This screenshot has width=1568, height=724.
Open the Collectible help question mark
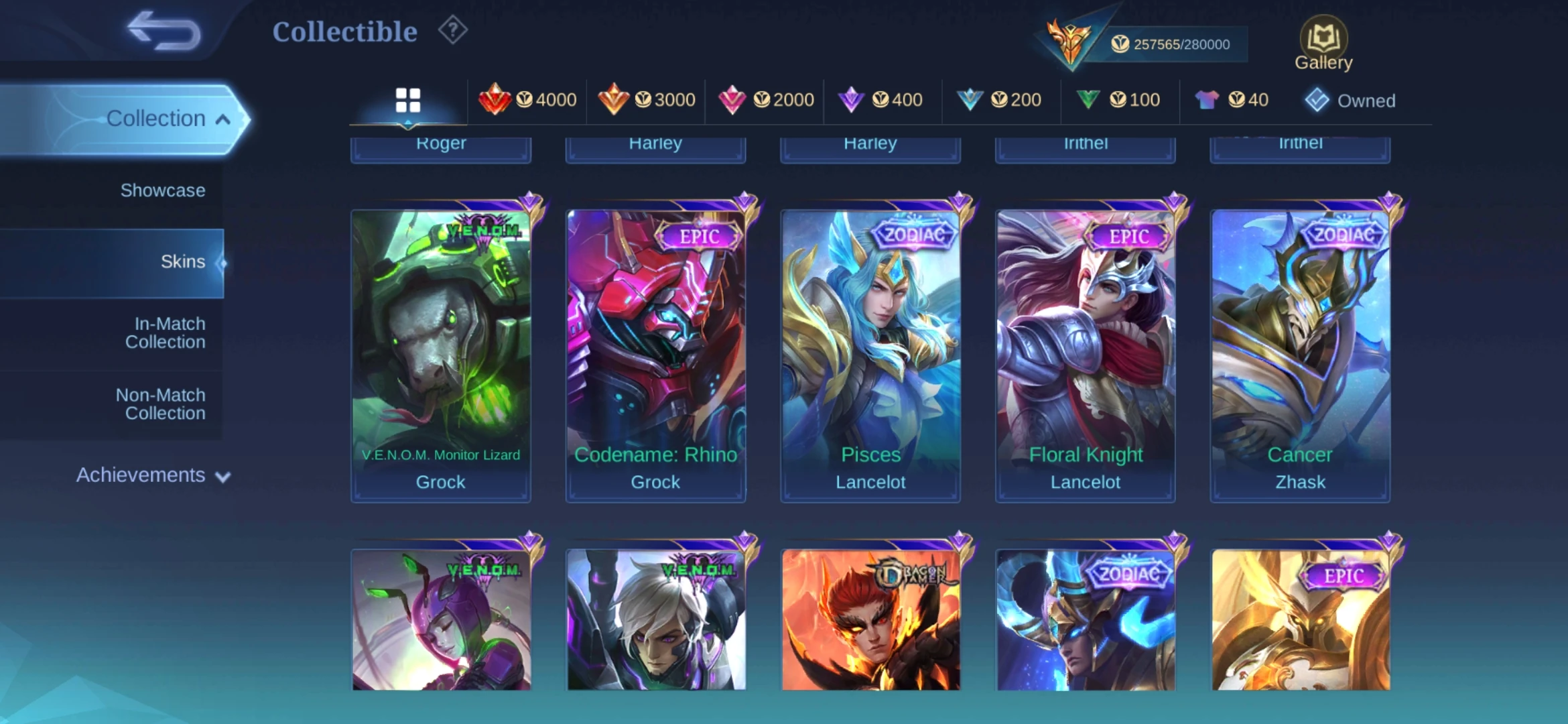(453, 31)
